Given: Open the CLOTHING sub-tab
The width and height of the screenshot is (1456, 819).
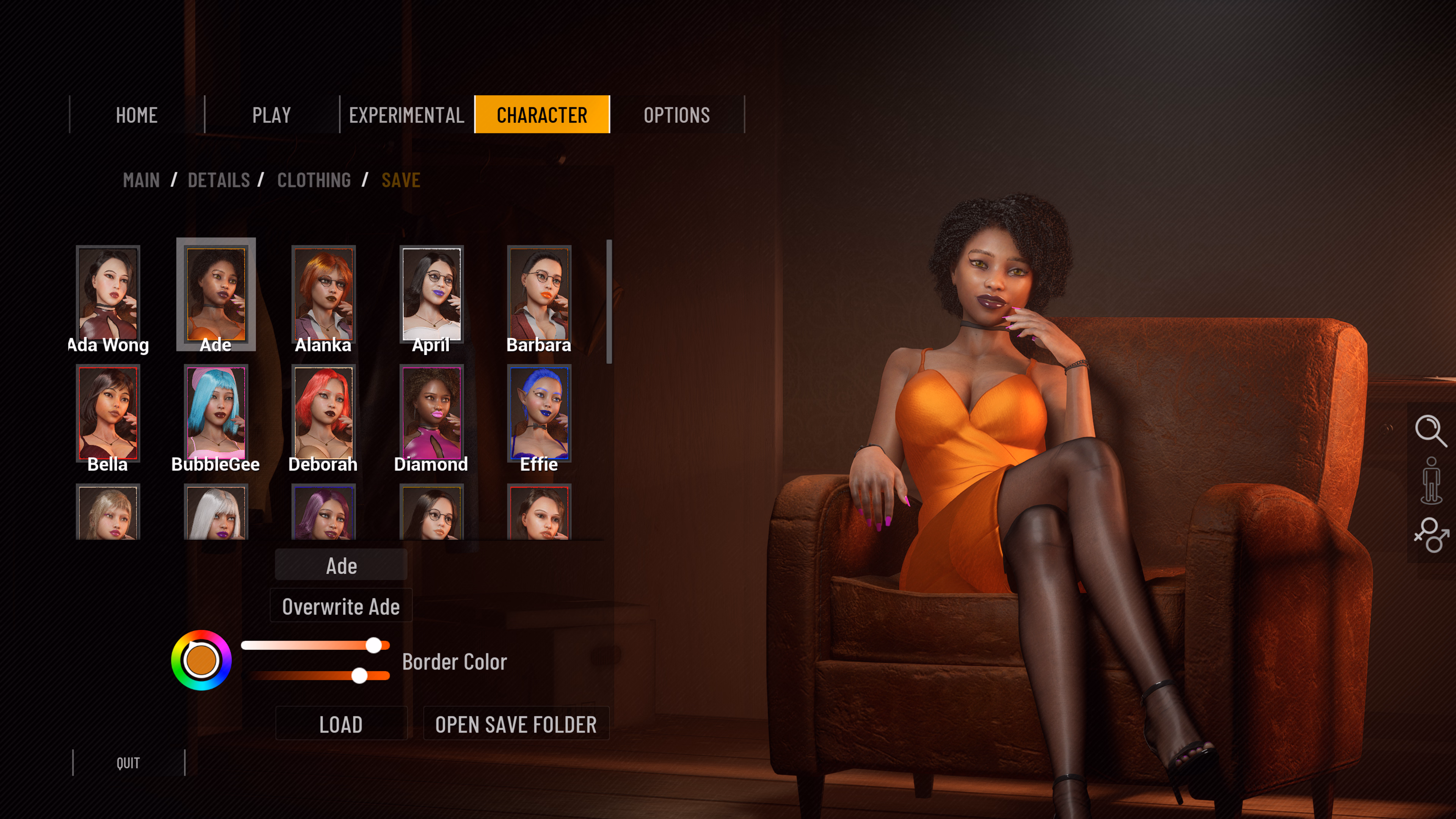Looking at the screenshot, I should pos(314,180).
